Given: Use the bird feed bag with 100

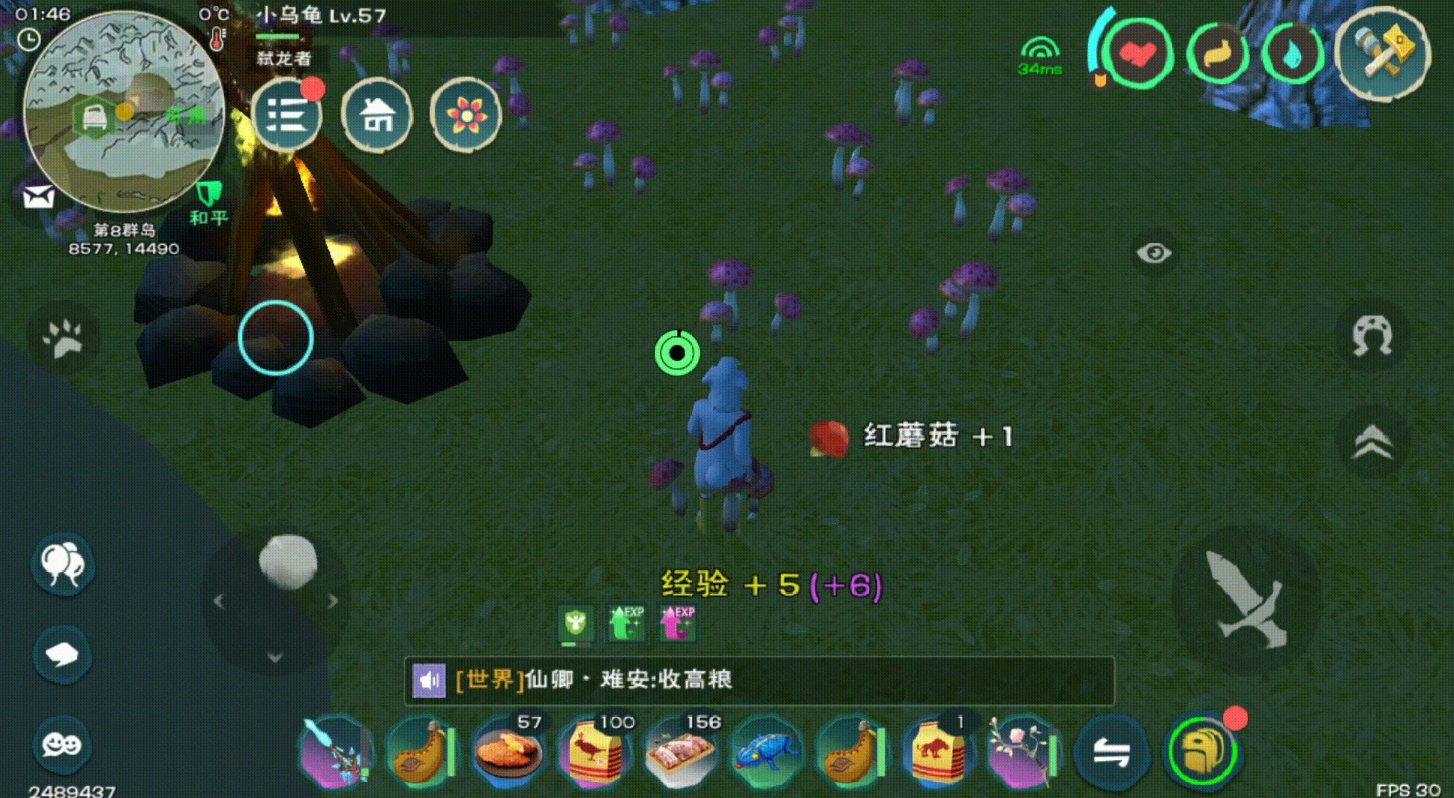Looking at the screenshot, I should click(594, 751).
